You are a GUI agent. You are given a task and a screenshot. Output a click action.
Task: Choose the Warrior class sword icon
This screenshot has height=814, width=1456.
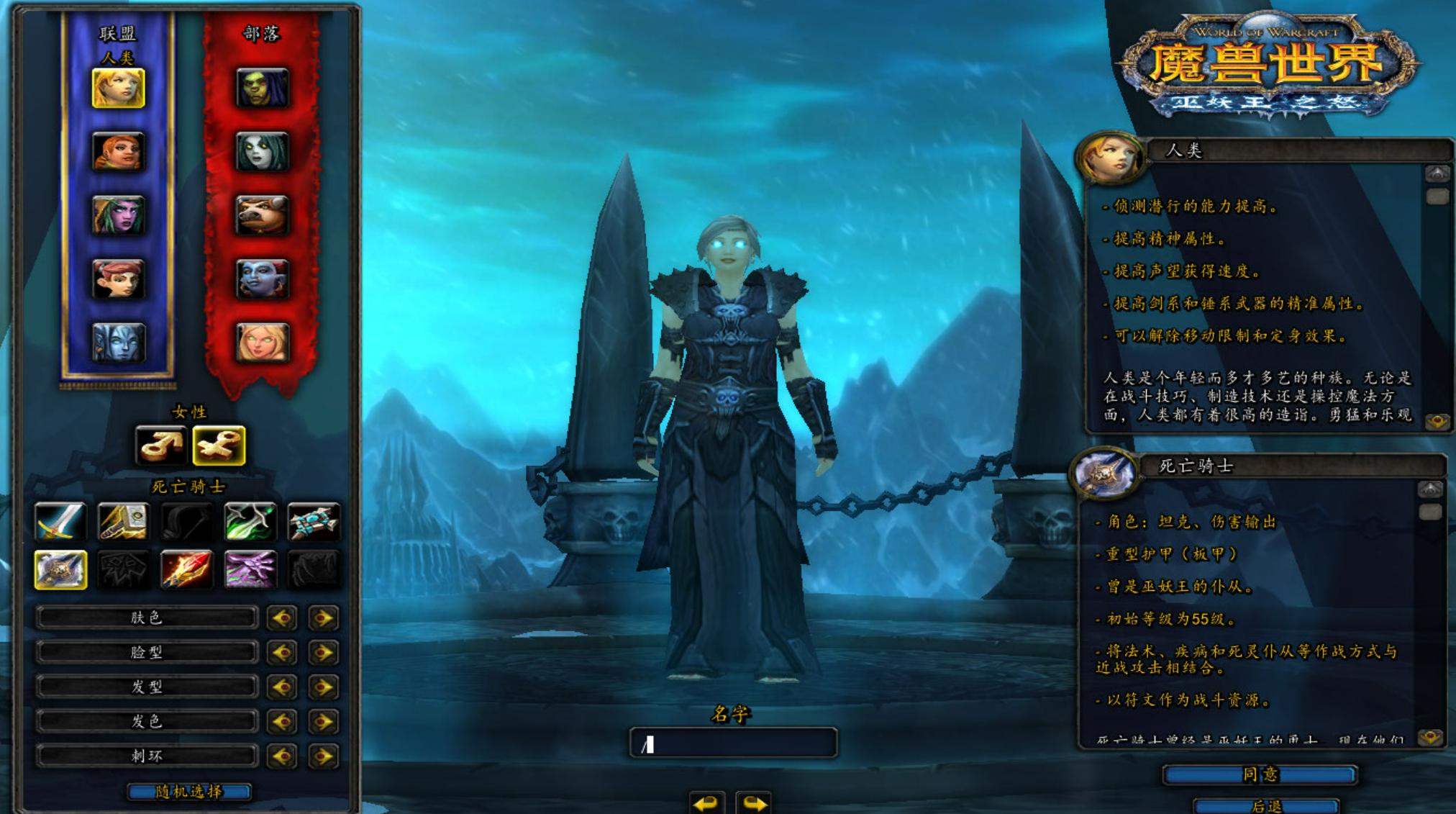[60, 521]
